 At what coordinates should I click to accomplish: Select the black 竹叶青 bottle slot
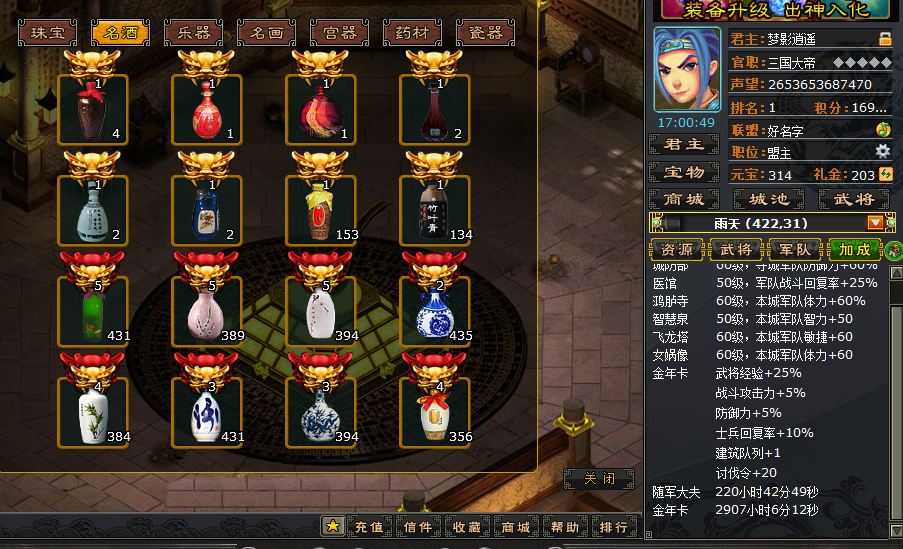[x=435, y=210]
